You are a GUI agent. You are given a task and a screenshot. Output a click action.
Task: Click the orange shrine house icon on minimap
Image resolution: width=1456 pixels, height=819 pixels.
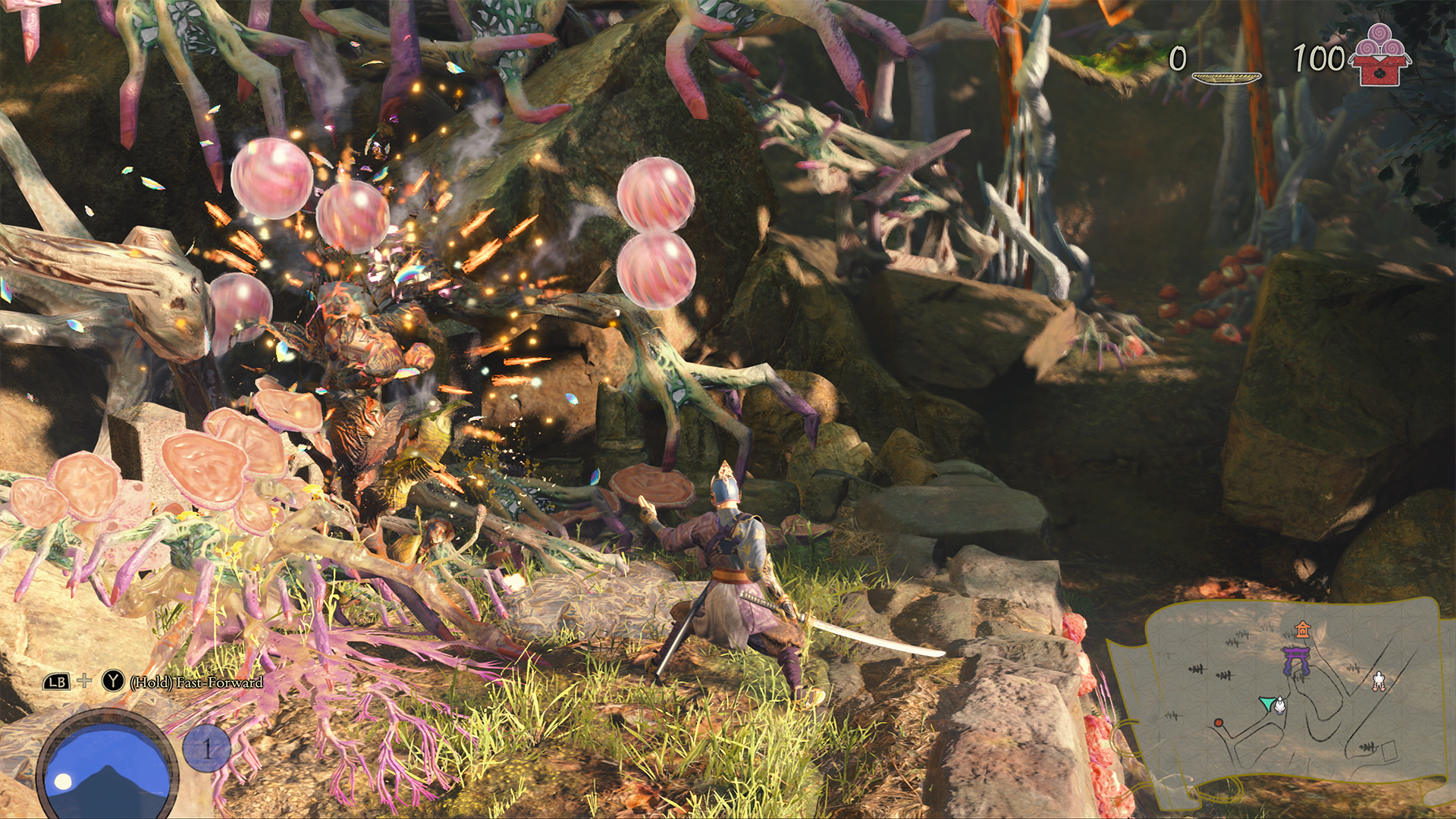pos(1303,631)
